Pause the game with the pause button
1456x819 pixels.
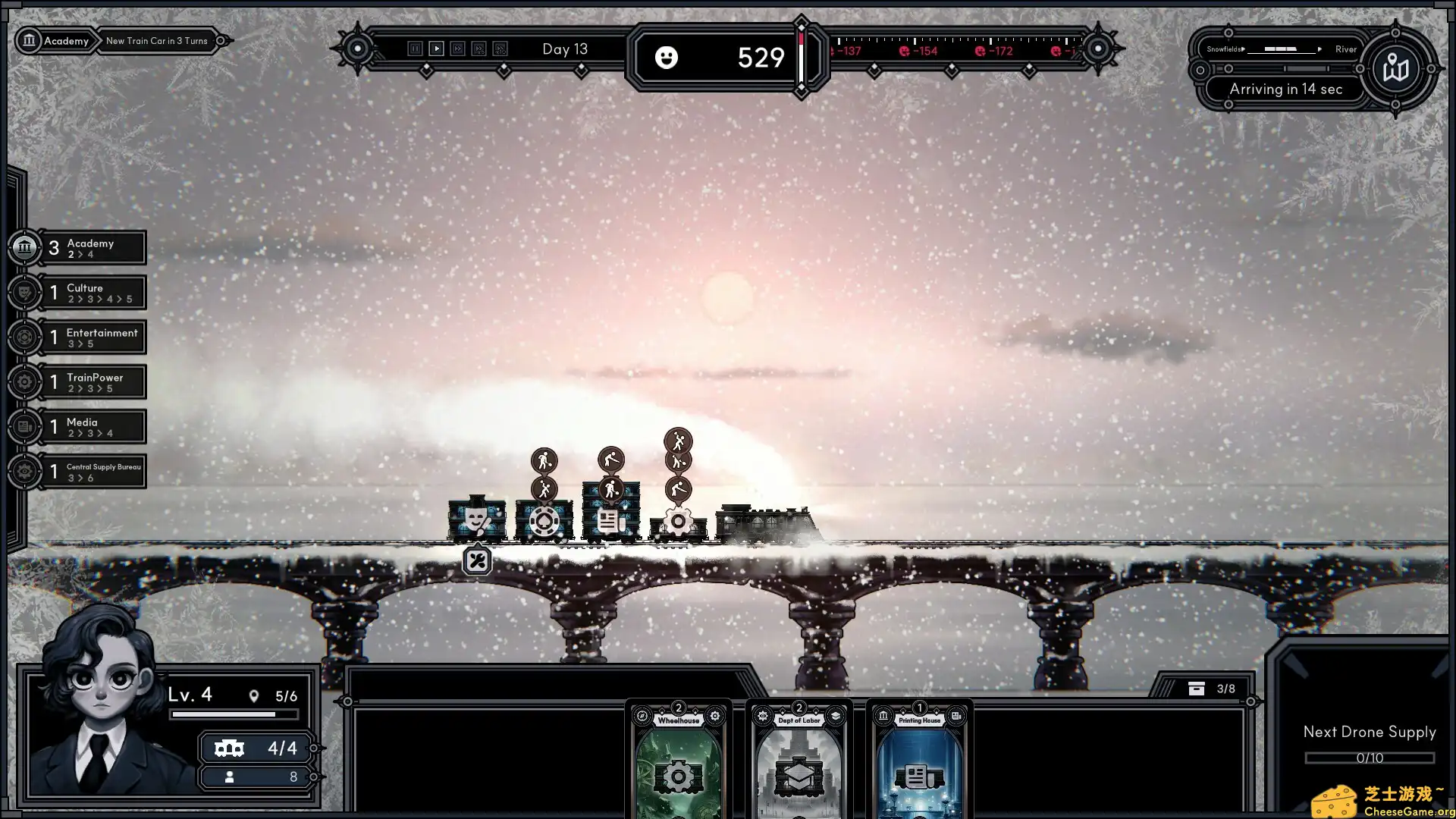[x=416, y=49]
